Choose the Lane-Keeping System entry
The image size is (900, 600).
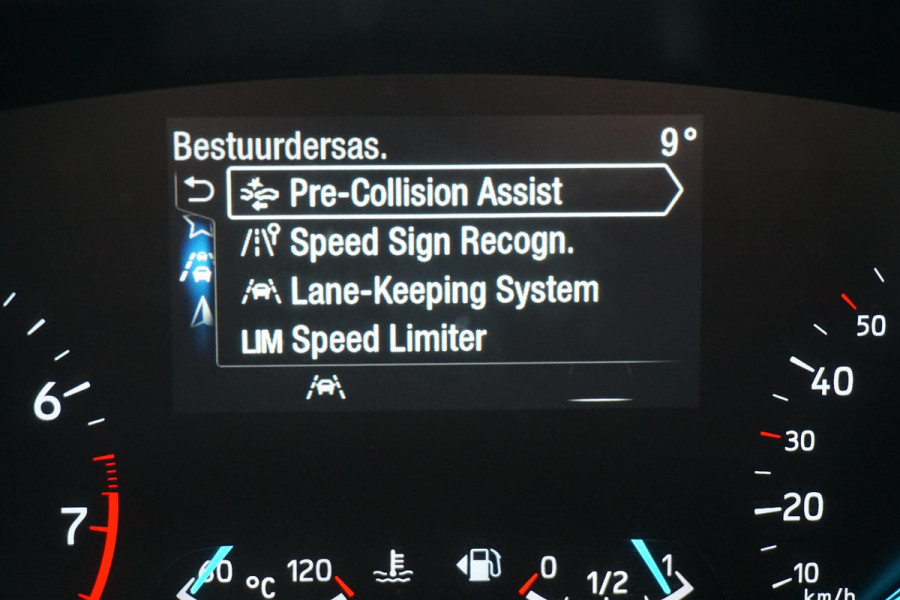pos(445,291)
